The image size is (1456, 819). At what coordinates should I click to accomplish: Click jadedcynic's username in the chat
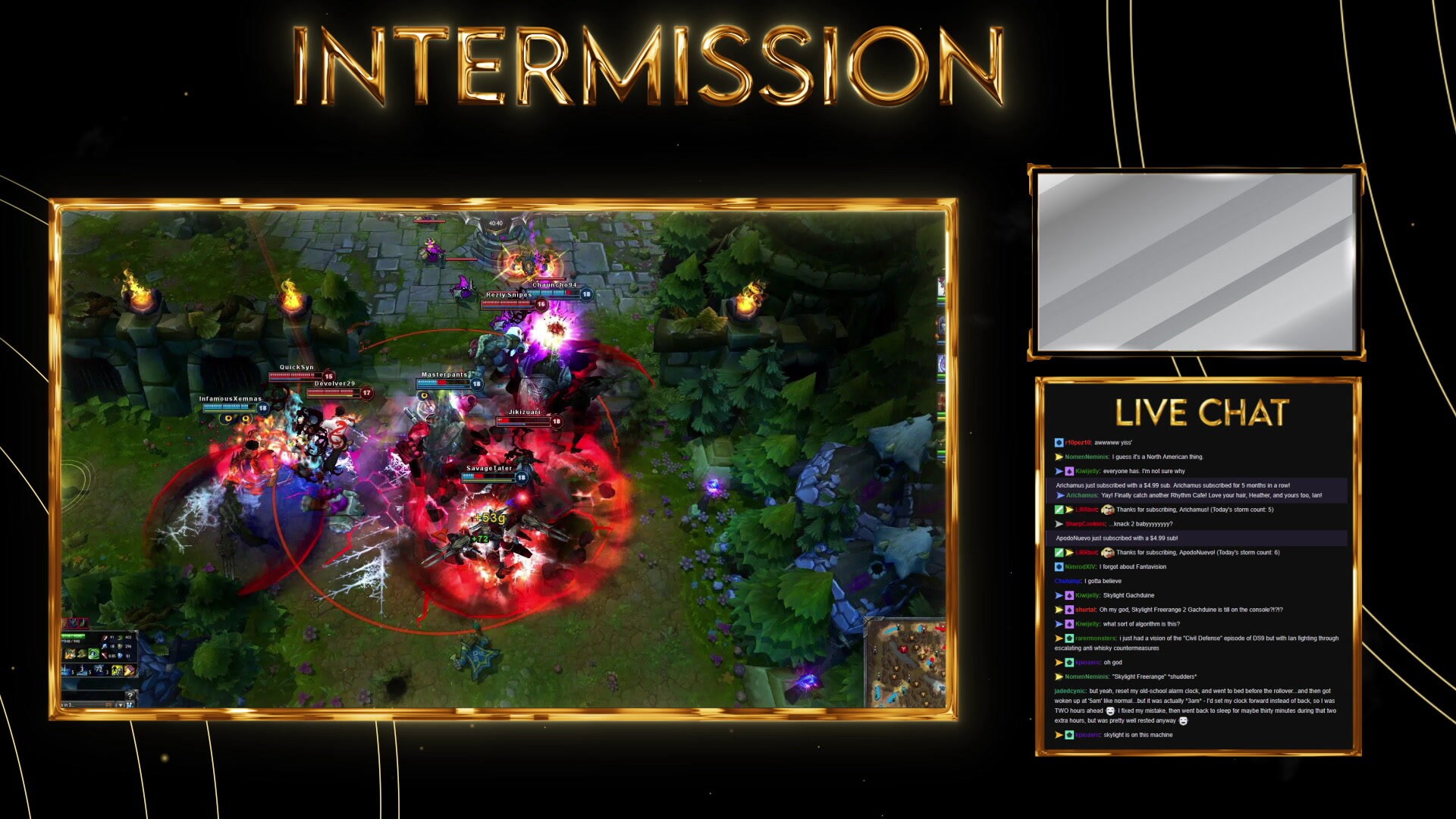point(1069,691)
